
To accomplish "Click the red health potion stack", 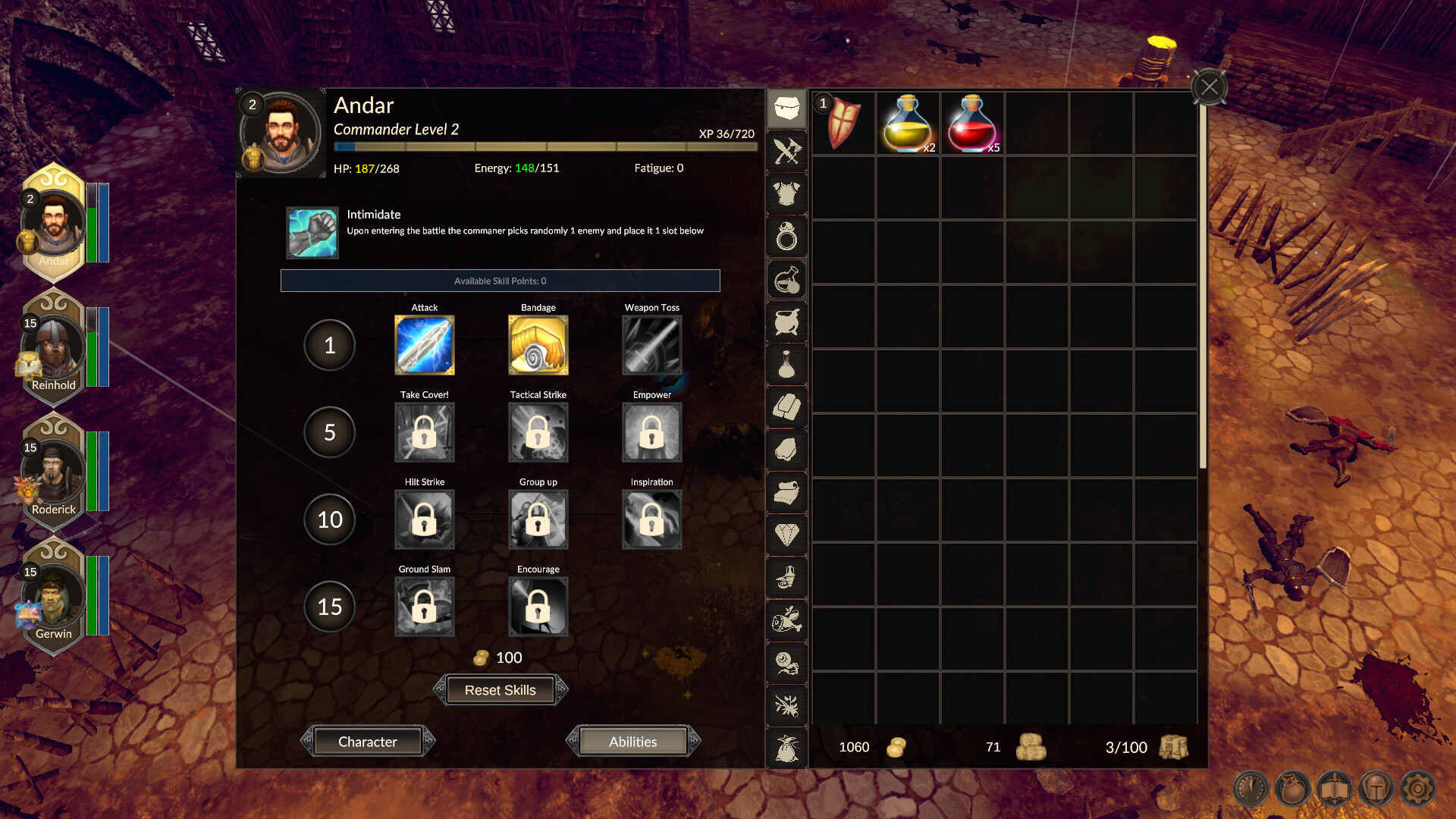I will click(x=972, y=124).
